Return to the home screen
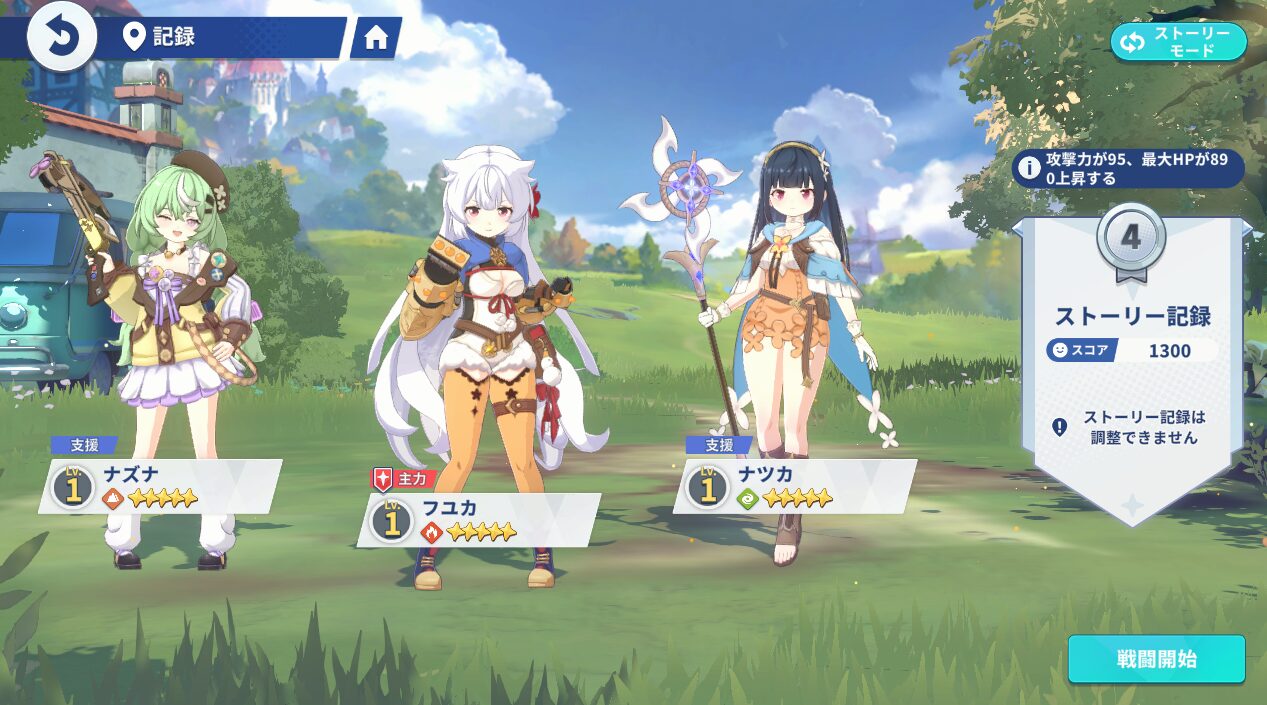The width and height of the screenshot is (1267, 705). [376, 38]
